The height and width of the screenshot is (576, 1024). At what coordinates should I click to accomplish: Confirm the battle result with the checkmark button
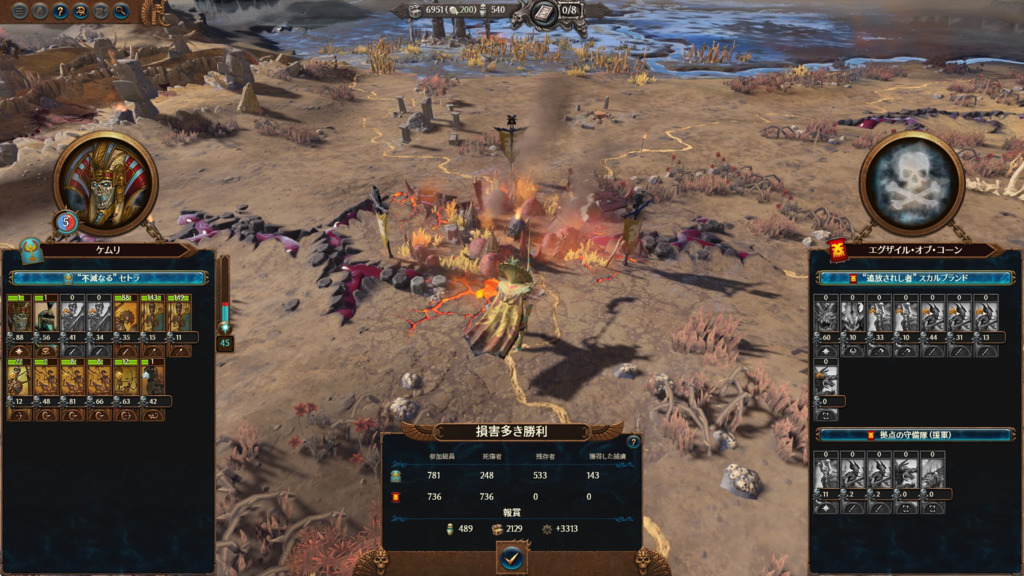(x=511, y=558)
